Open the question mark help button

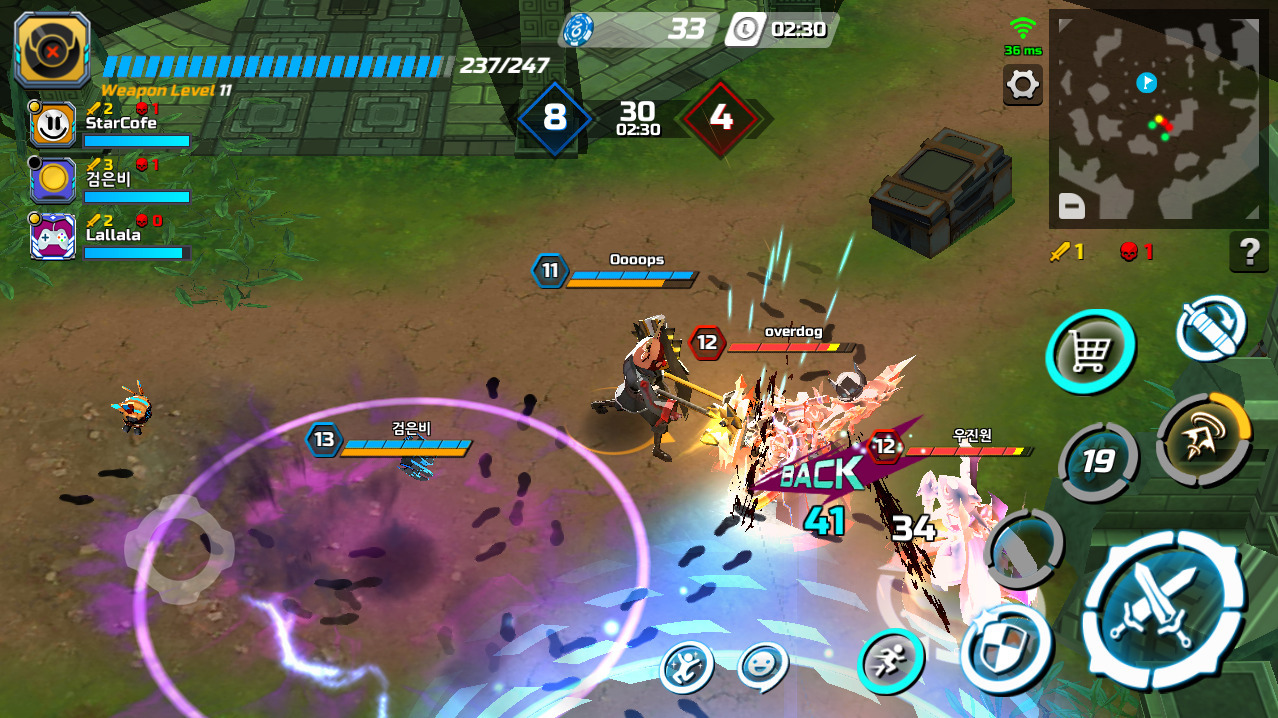tap(1248, 252)
